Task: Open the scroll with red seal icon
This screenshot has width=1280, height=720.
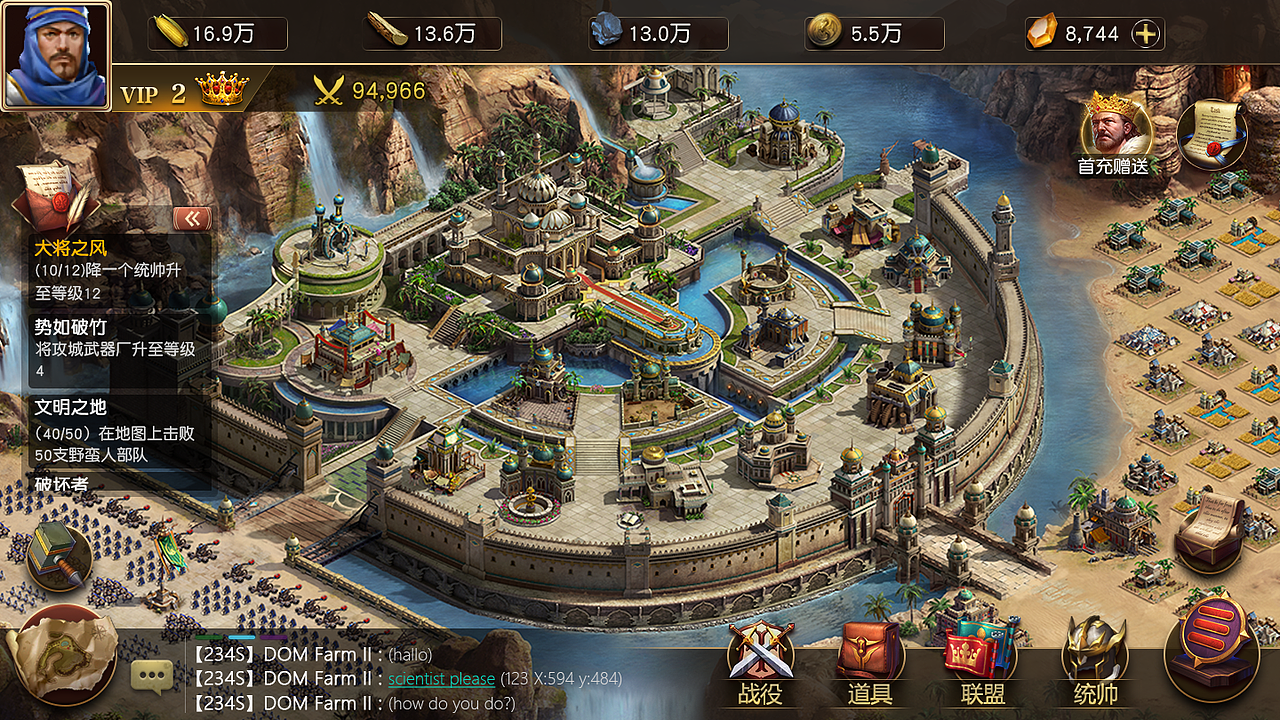Action: click(x=1211, y=133)
